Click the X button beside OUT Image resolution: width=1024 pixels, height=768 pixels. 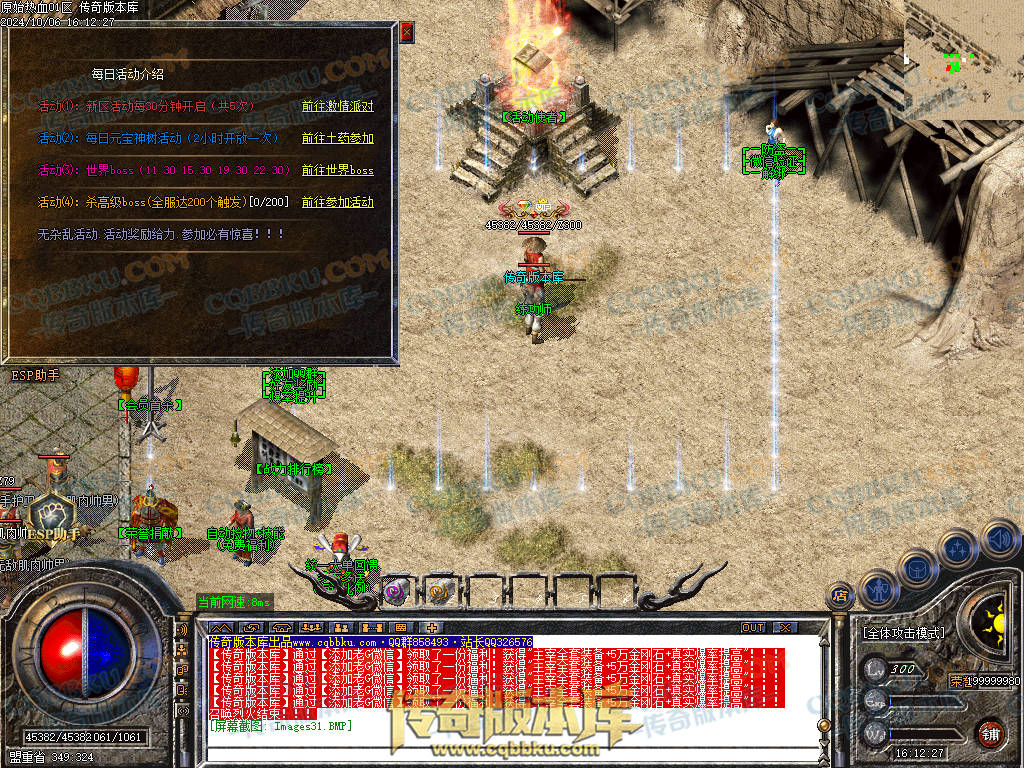tap(785, 628)
